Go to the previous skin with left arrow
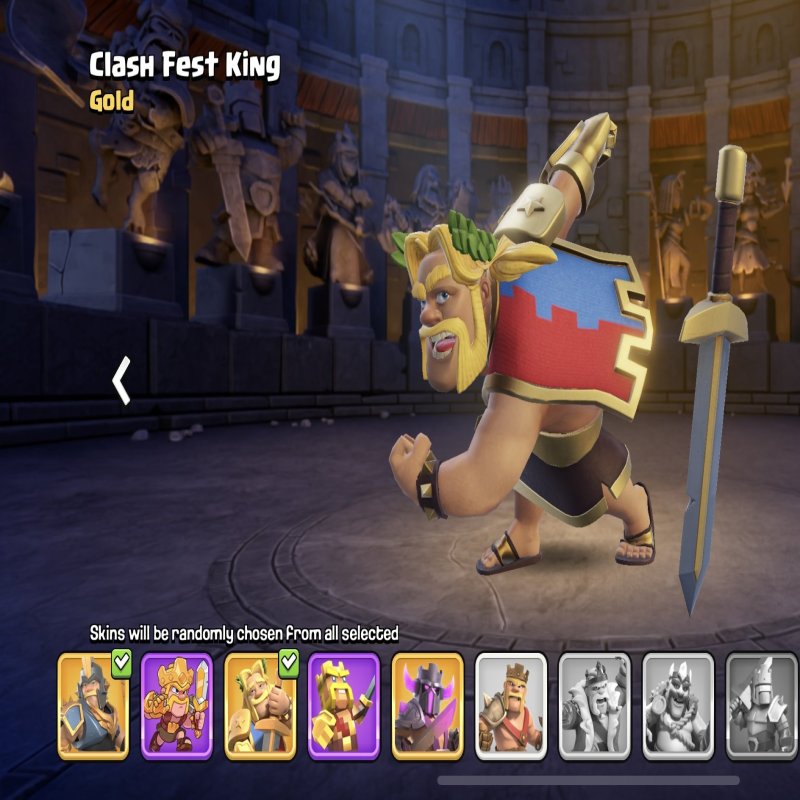Image resolution: width=800 pixels, height=800 pixels. tap(122, 381)
